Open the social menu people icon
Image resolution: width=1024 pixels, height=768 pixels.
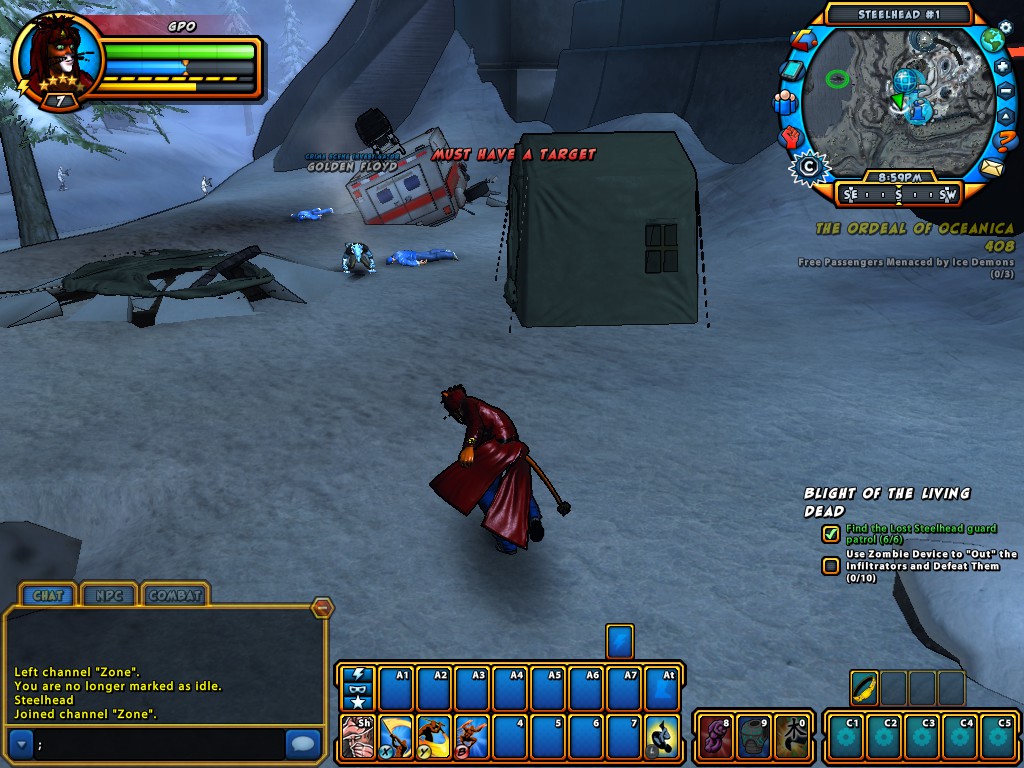pos(786,102)
